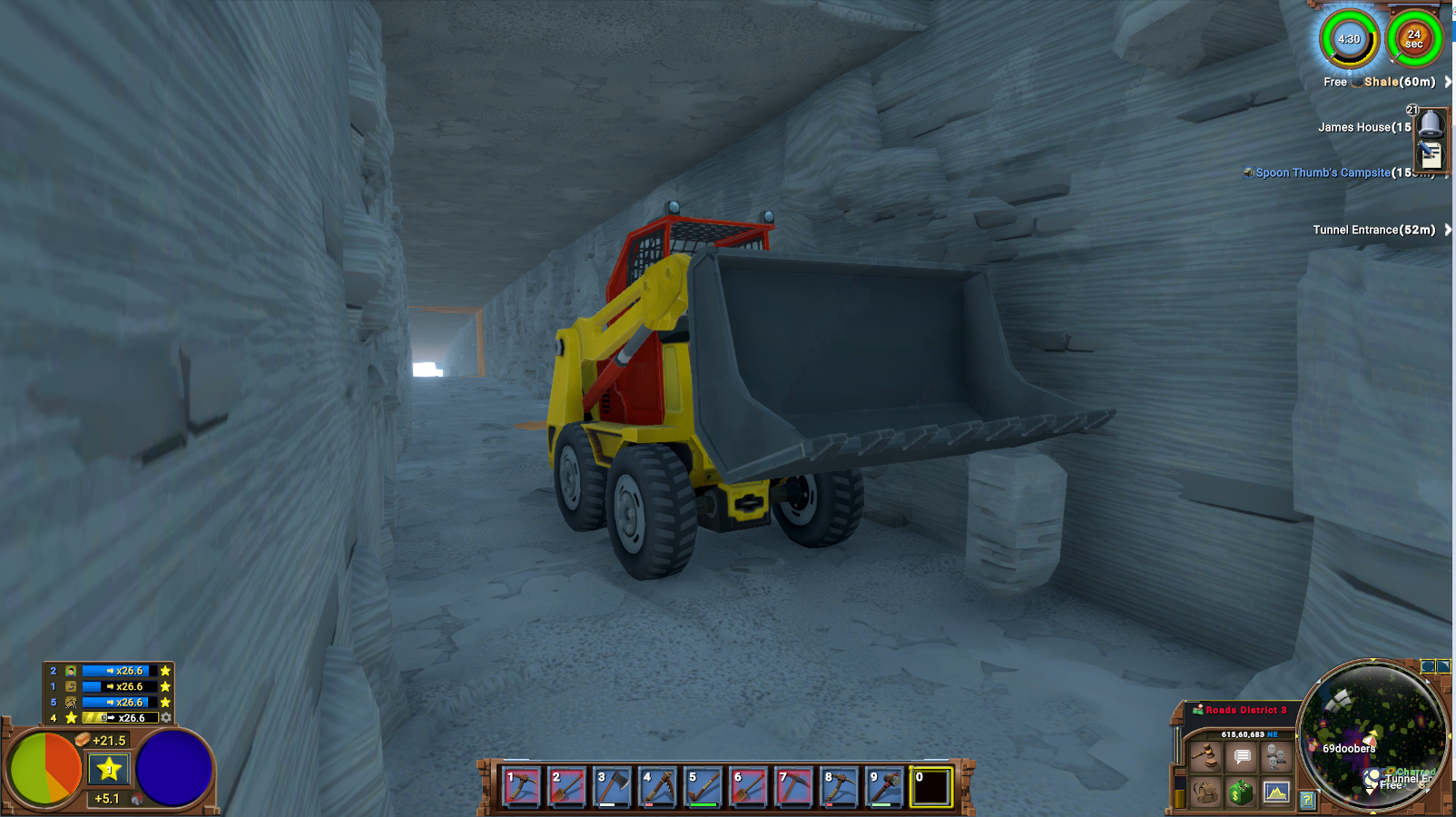Open the green money bag economy panel
The image size is (1456, 817).
click(1241, 792)
